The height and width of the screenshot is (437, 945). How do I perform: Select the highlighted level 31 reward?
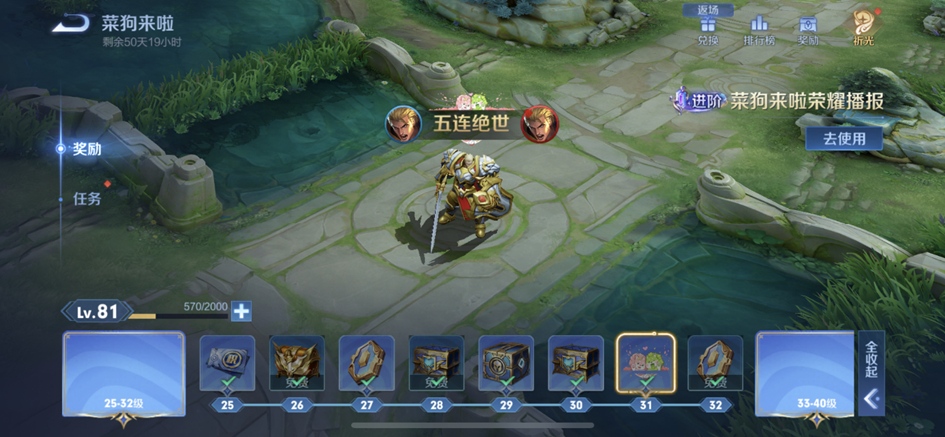645,362
